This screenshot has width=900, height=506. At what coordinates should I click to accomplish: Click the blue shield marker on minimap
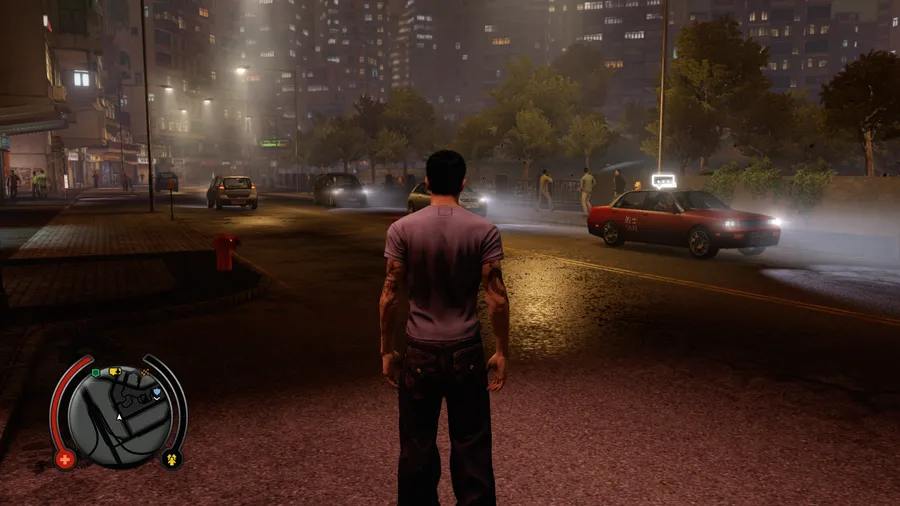click(157, 393)
